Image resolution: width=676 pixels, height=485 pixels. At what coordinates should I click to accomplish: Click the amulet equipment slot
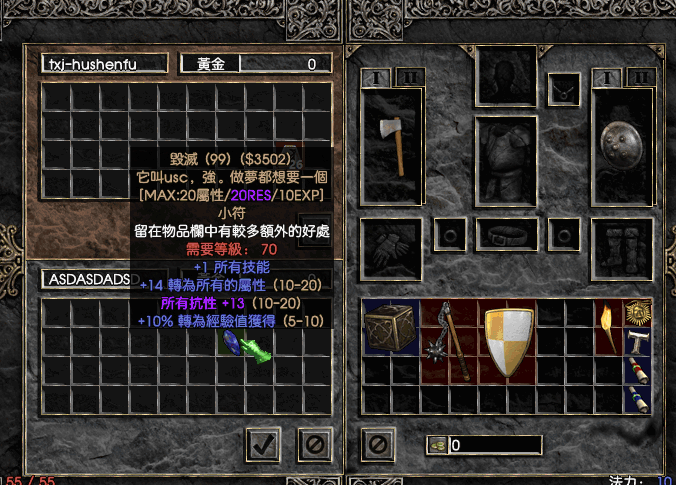[x=564, y=88]
